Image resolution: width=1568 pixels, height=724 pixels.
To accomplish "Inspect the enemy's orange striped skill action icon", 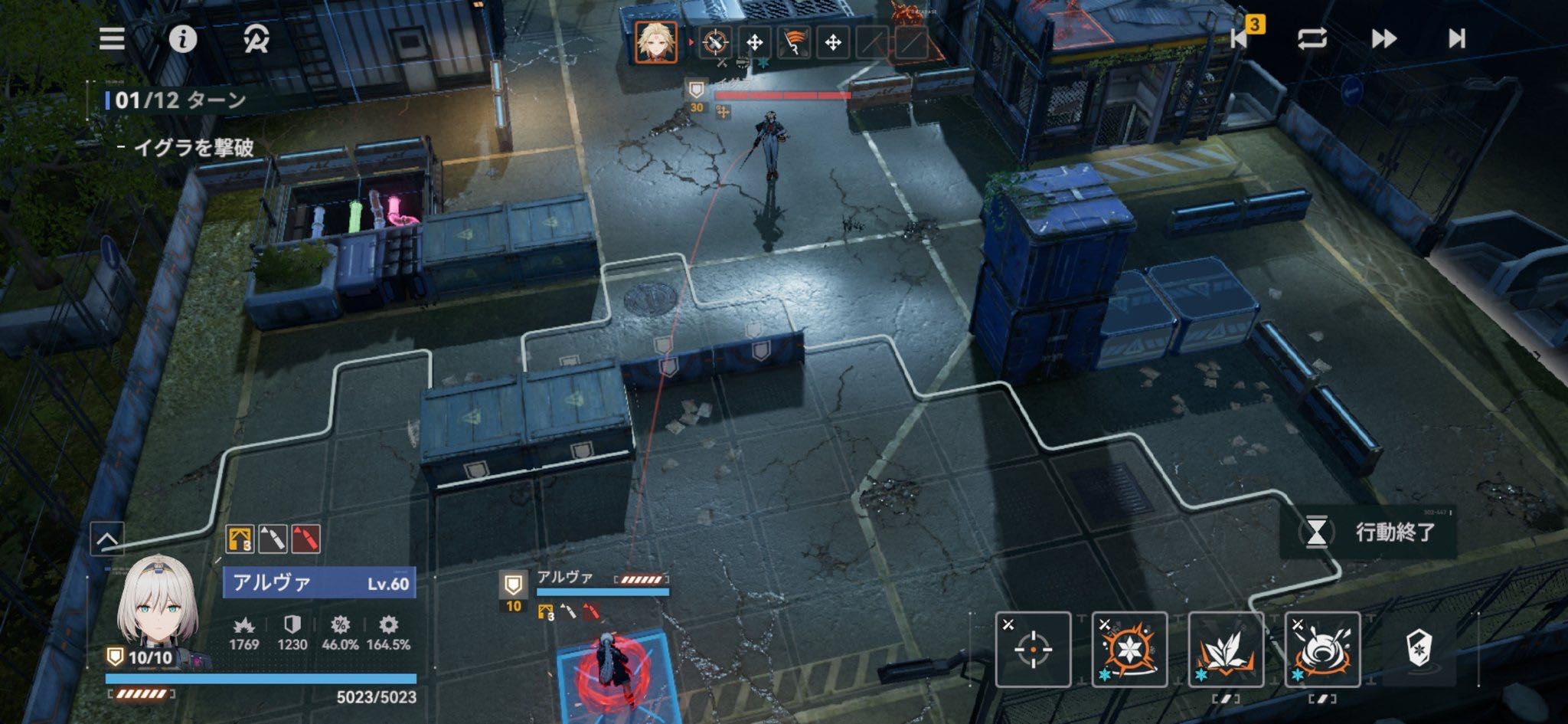I will click(x=794, y=42).
